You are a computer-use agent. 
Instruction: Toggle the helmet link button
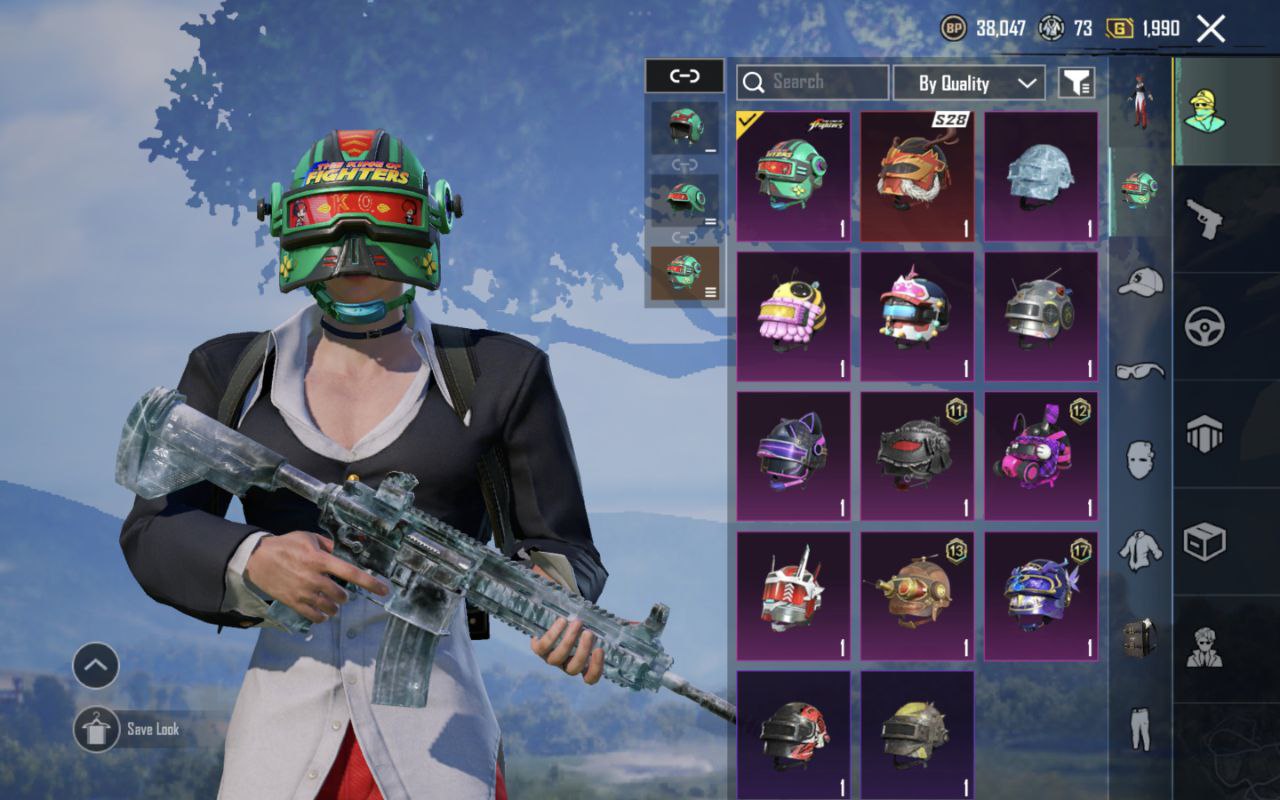(684, 76)
